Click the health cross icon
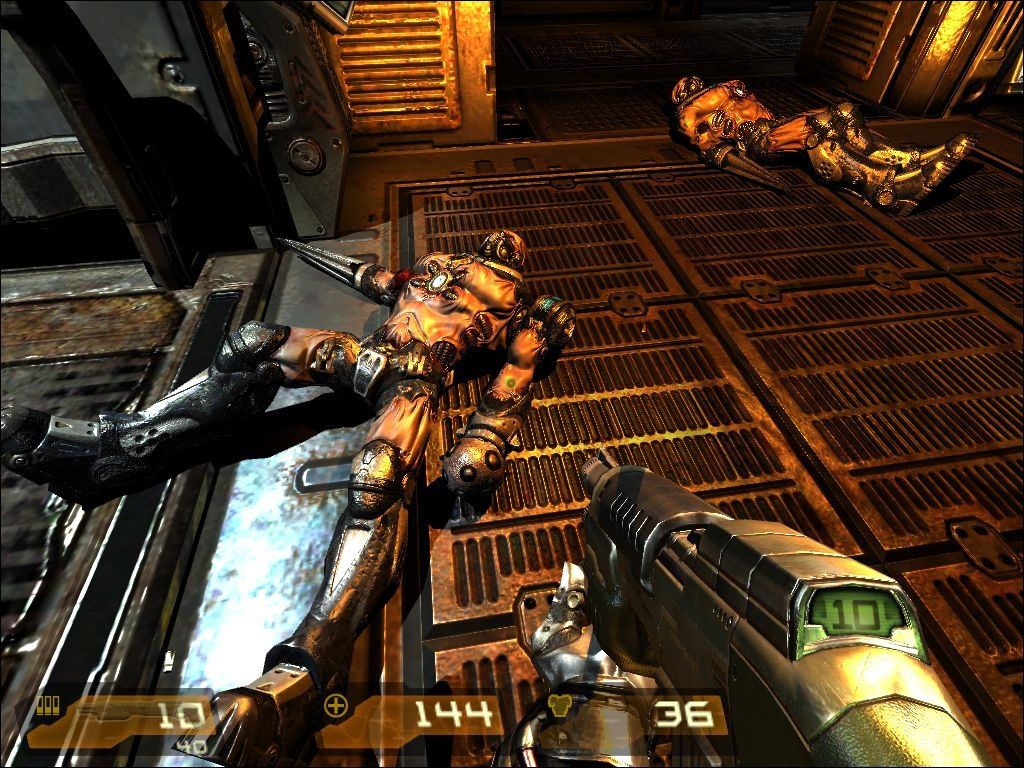Screen dimensions: 1024x768 coord(336,708)
